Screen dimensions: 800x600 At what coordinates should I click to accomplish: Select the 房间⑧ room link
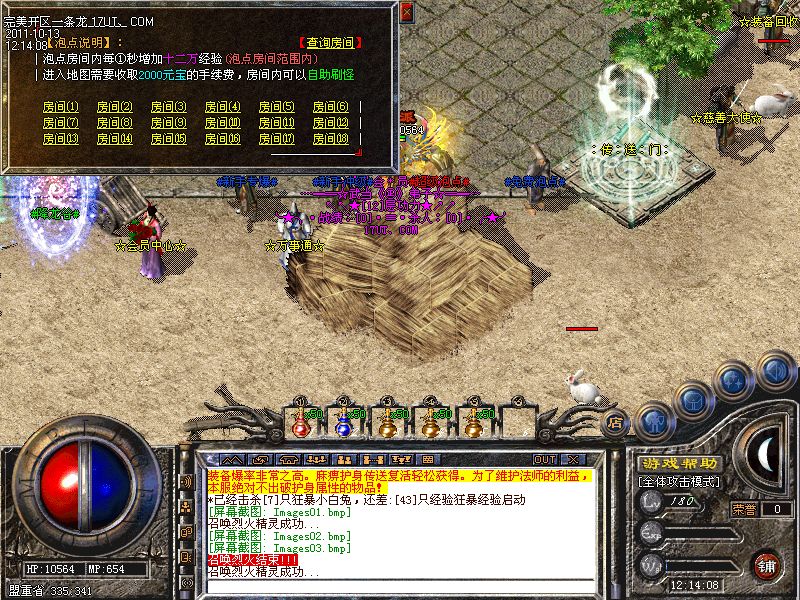tap(114, 123)
